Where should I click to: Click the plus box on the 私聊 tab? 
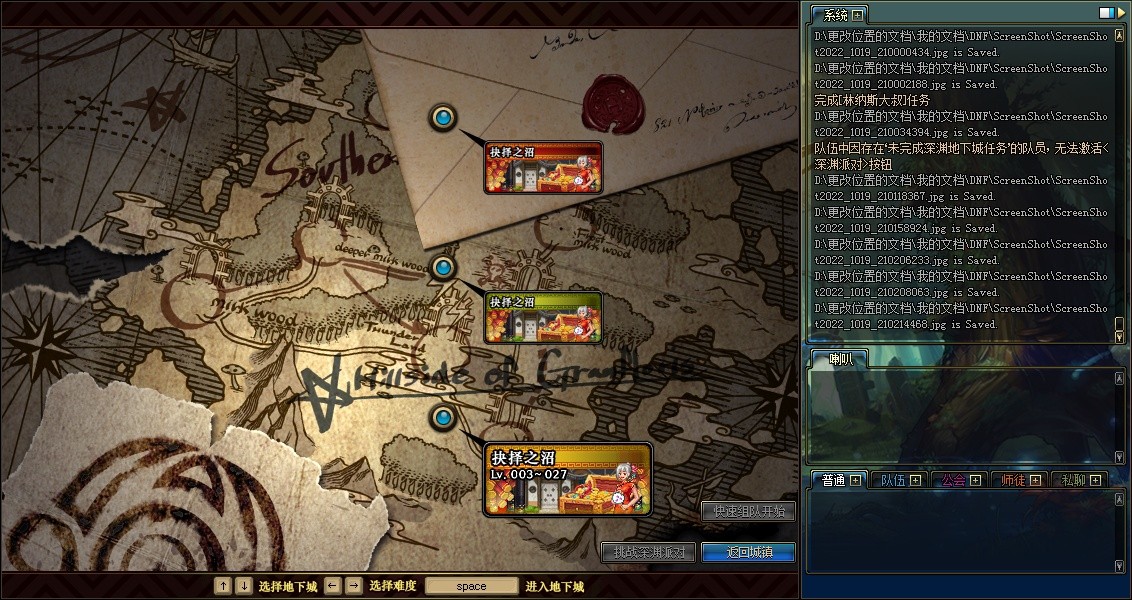pyautogui.click(x=1095, y=480)
